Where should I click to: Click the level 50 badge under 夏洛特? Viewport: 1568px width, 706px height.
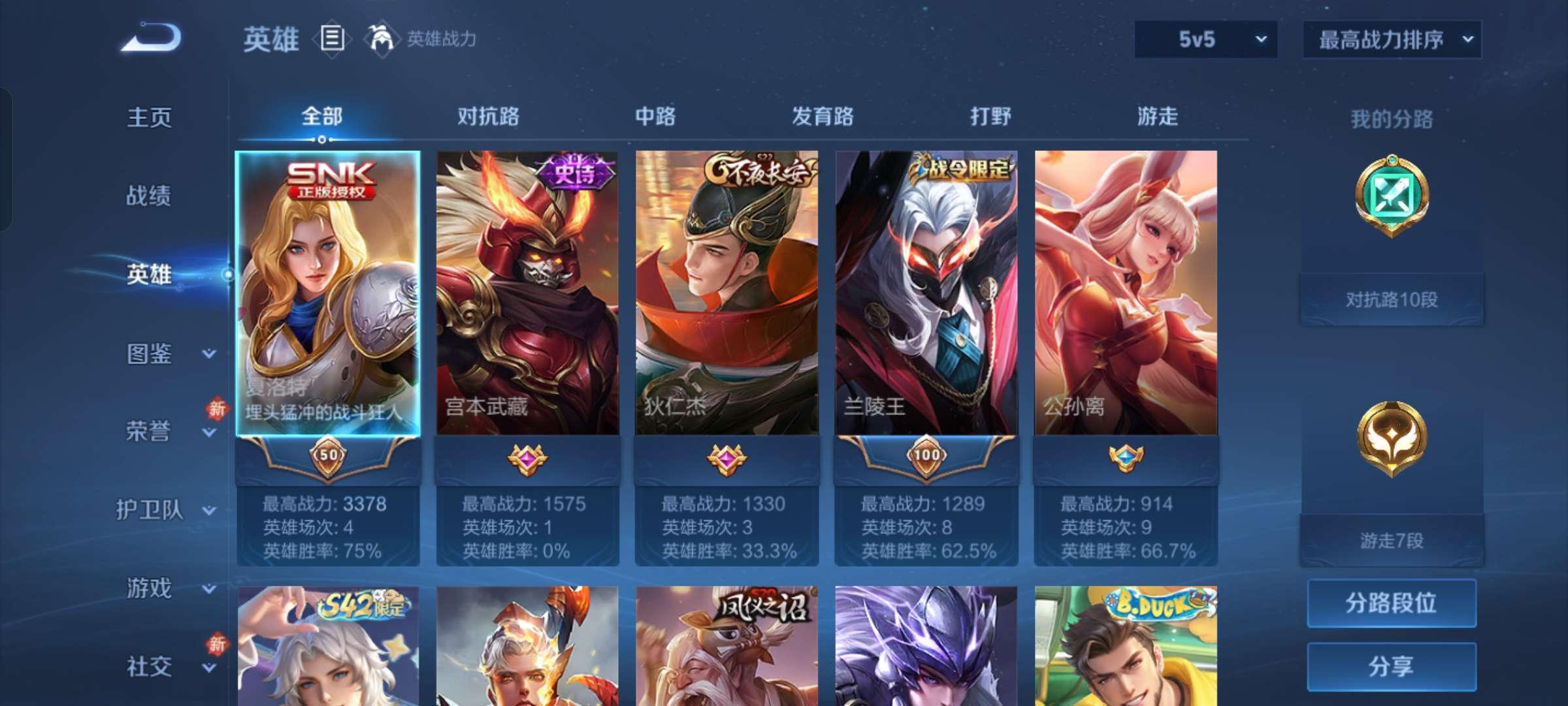click(x=329, y=456)
